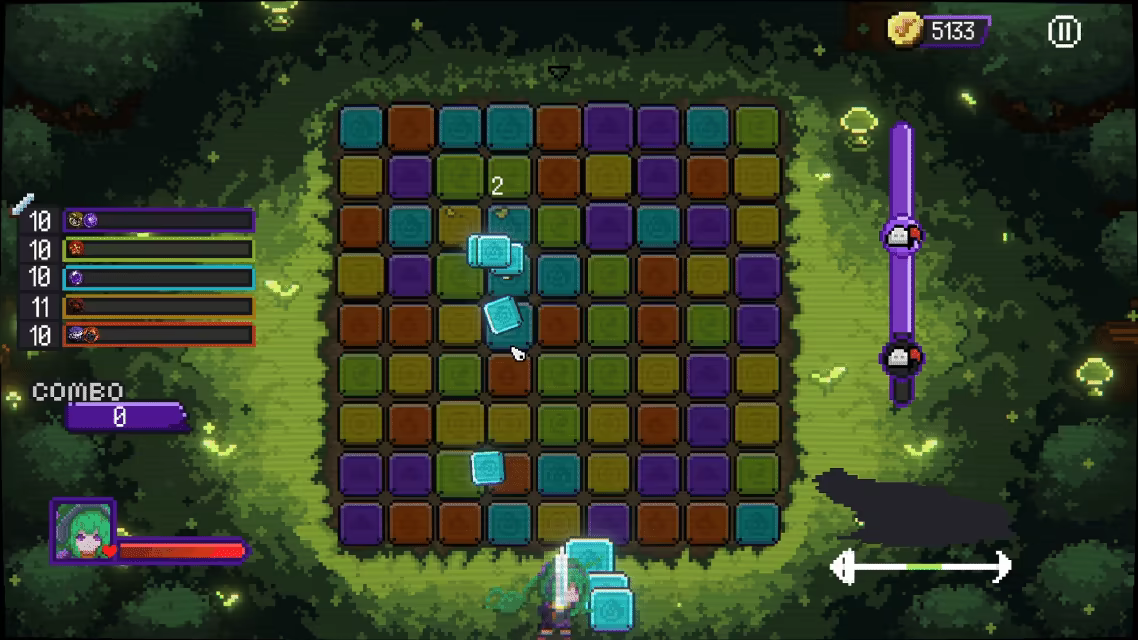
Task: Tap the teal tile in the board's bottom-right corner
Action: click(757, 522)
